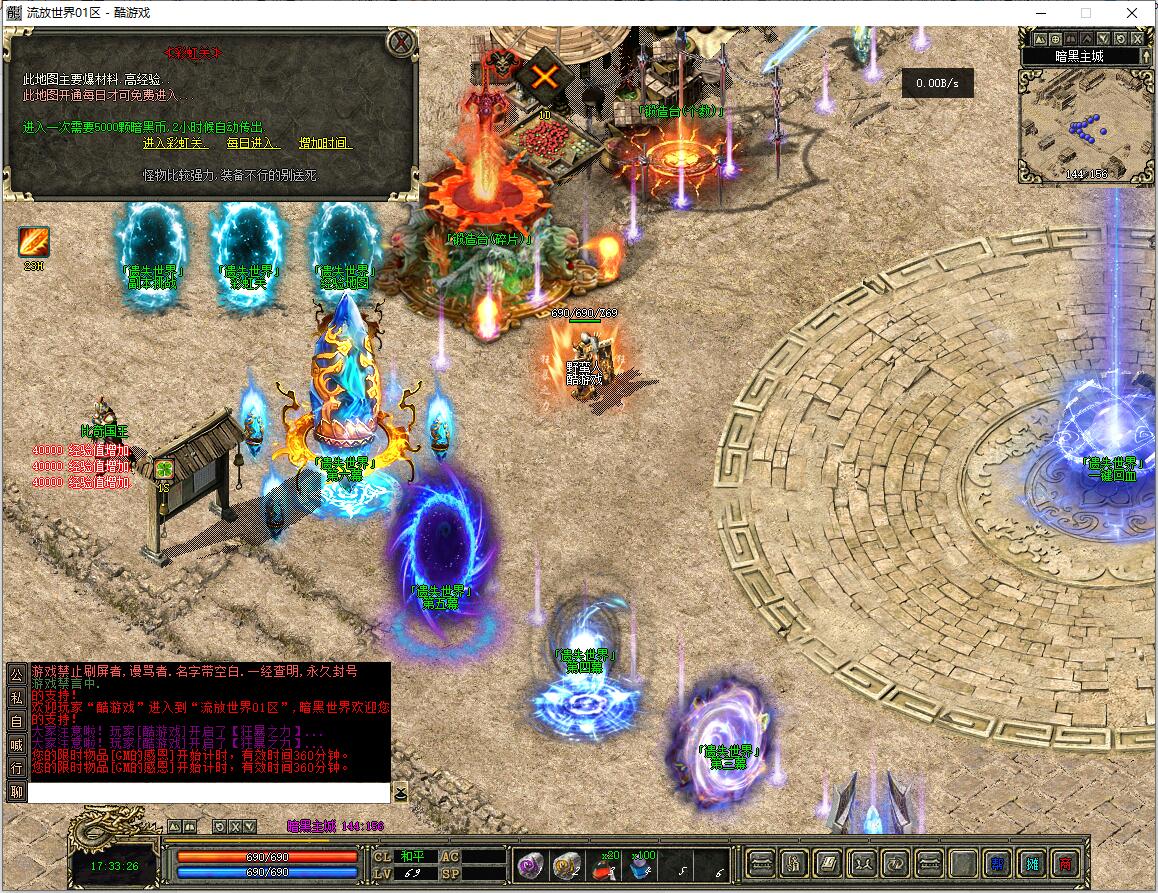The width and height of the screenshot is (1158, 893).
Task: Select the 聊 chat tab
Action: pyautogui.click(x=17, y=792)
